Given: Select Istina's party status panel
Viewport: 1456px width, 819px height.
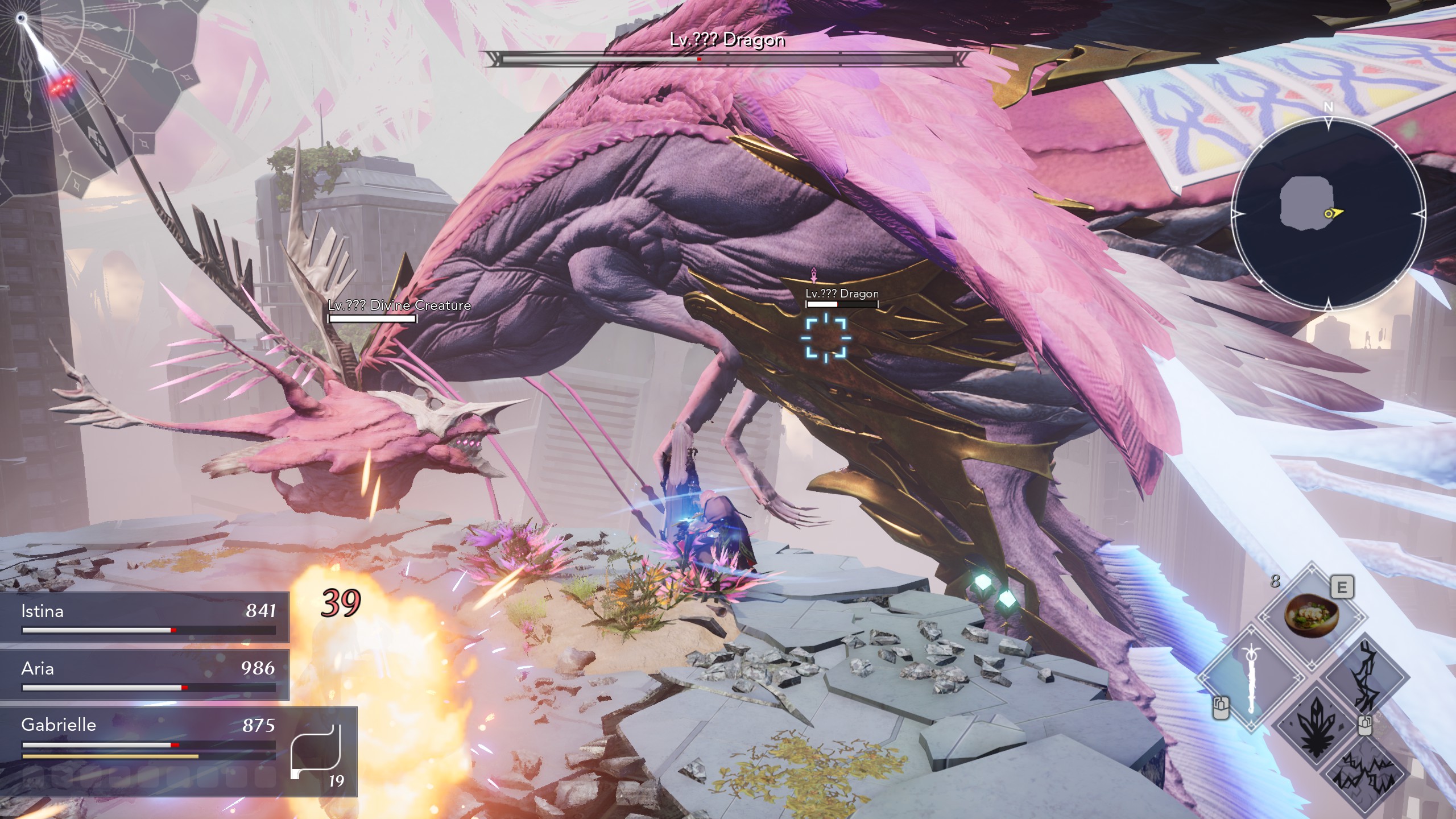Looking at the screenshot, I should pyautogui.click(x=144, y=618).
